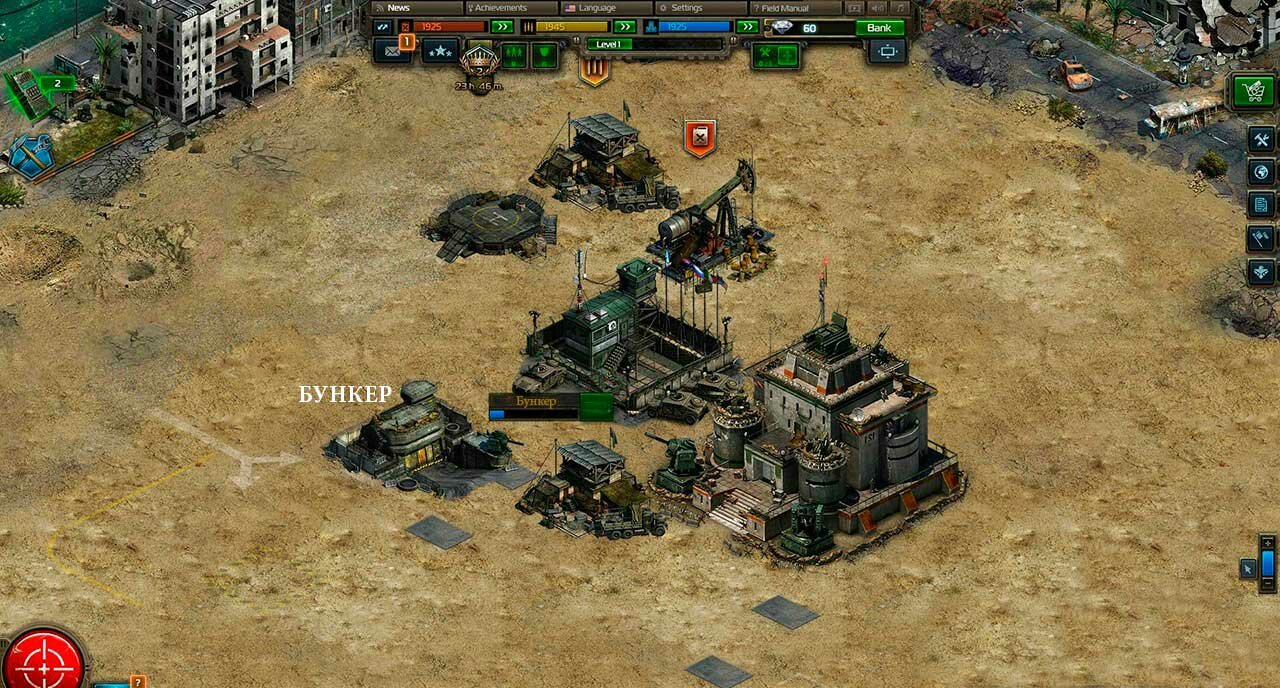Open the hammer and wrench build menu
Image resolution: width=1280 pixels, height=688 pixels.
pyautogui.click(x=1261, y=140)
